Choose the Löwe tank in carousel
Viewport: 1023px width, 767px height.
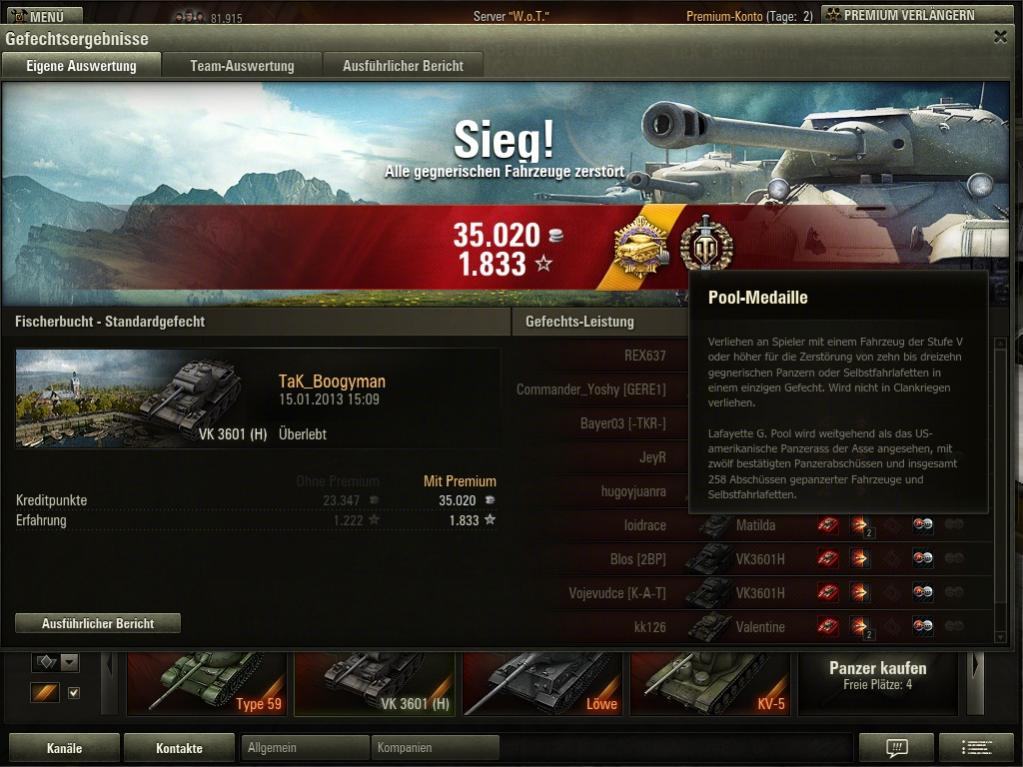coord(543,684)
